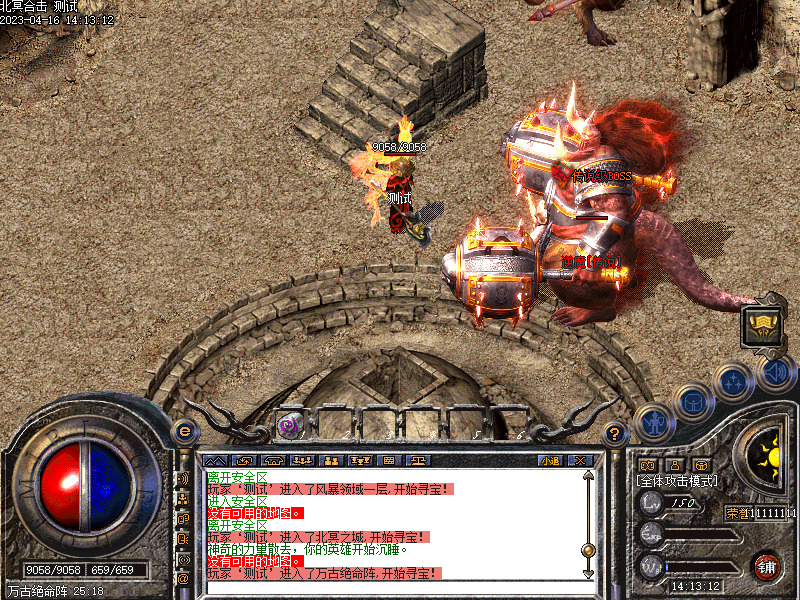Open the character status round button
800x600 pixels.
(653, 421)
